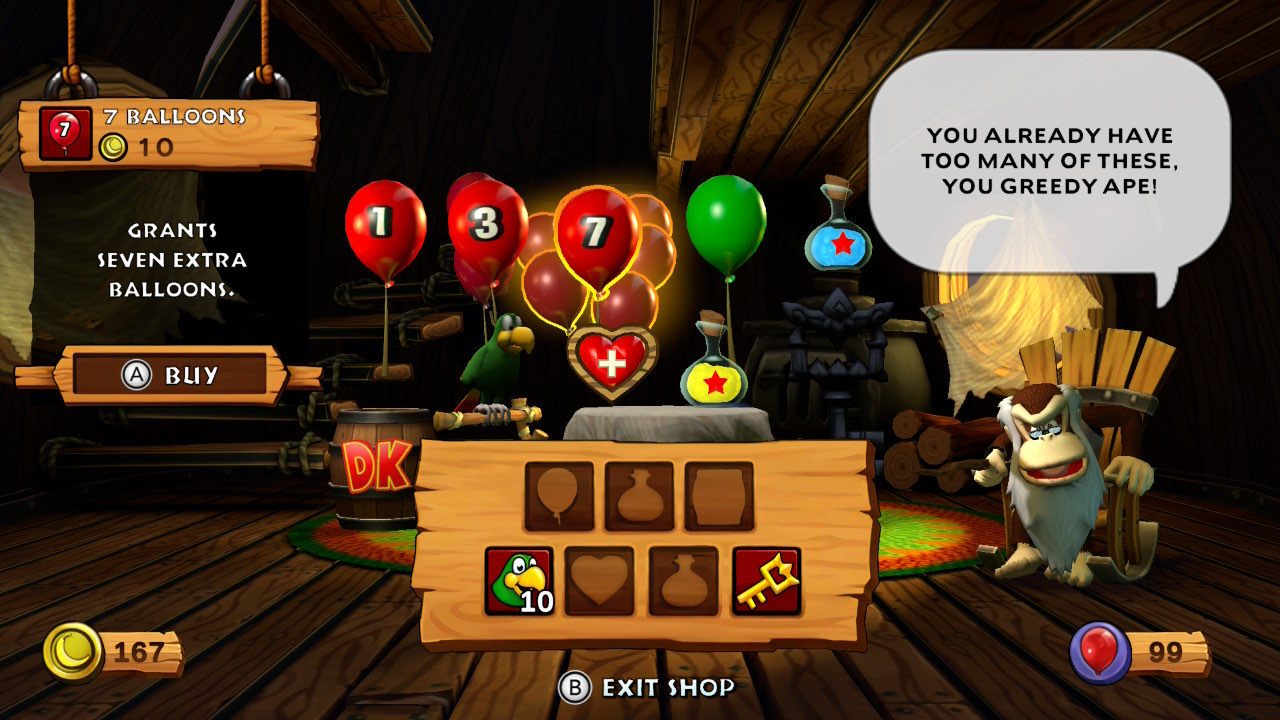The width and height of the screenshot is (1280, 720).
Task: Click the parrot inventory slot showing 10
Action: coord(519,581)
